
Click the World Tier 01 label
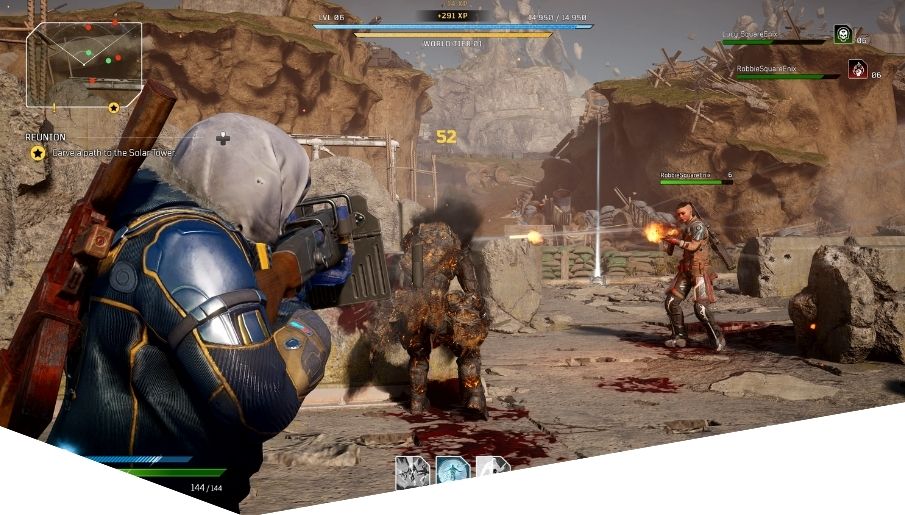(452, 44)
